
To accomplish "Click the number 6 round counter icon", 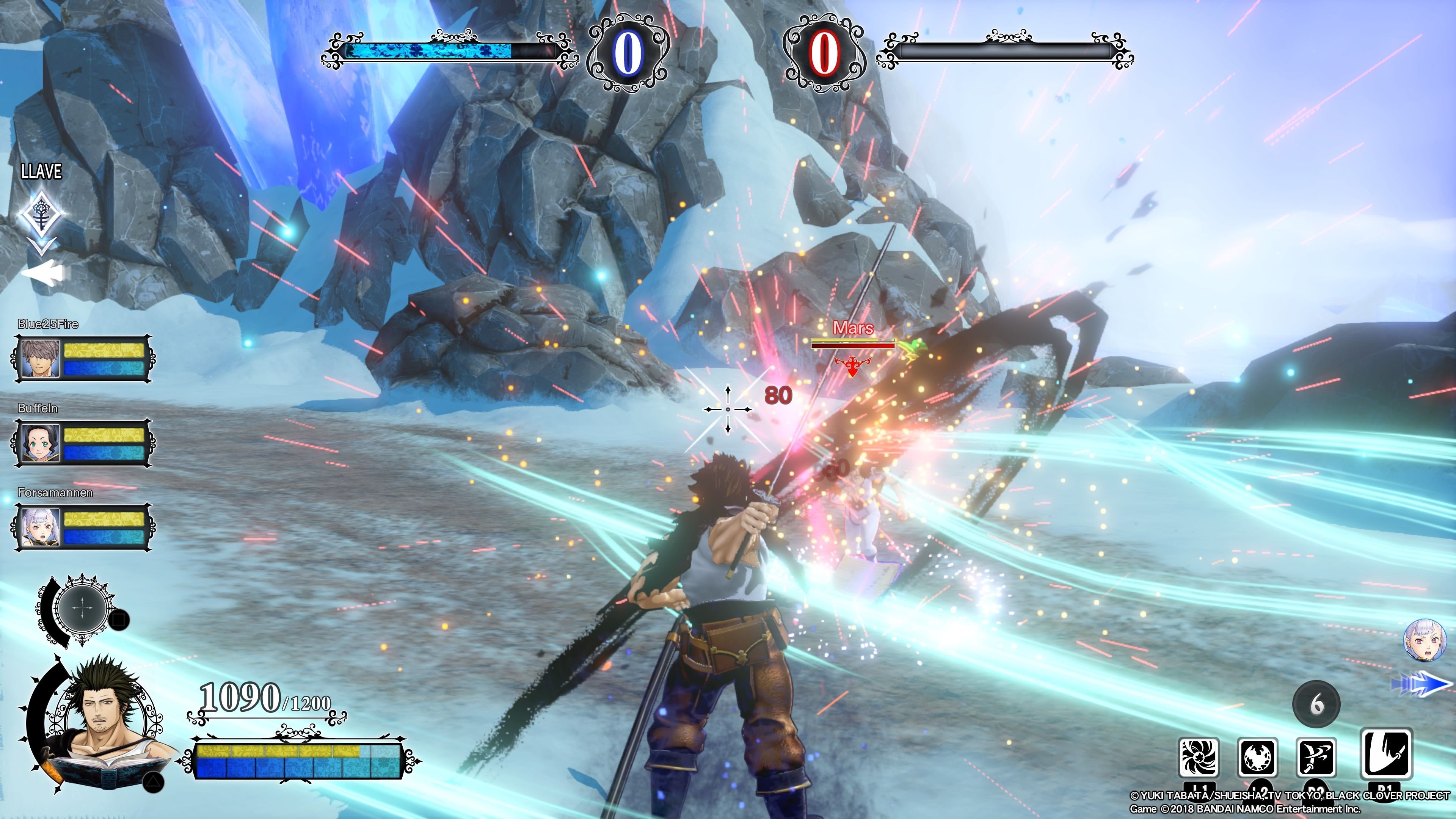I will [1316, 704].
